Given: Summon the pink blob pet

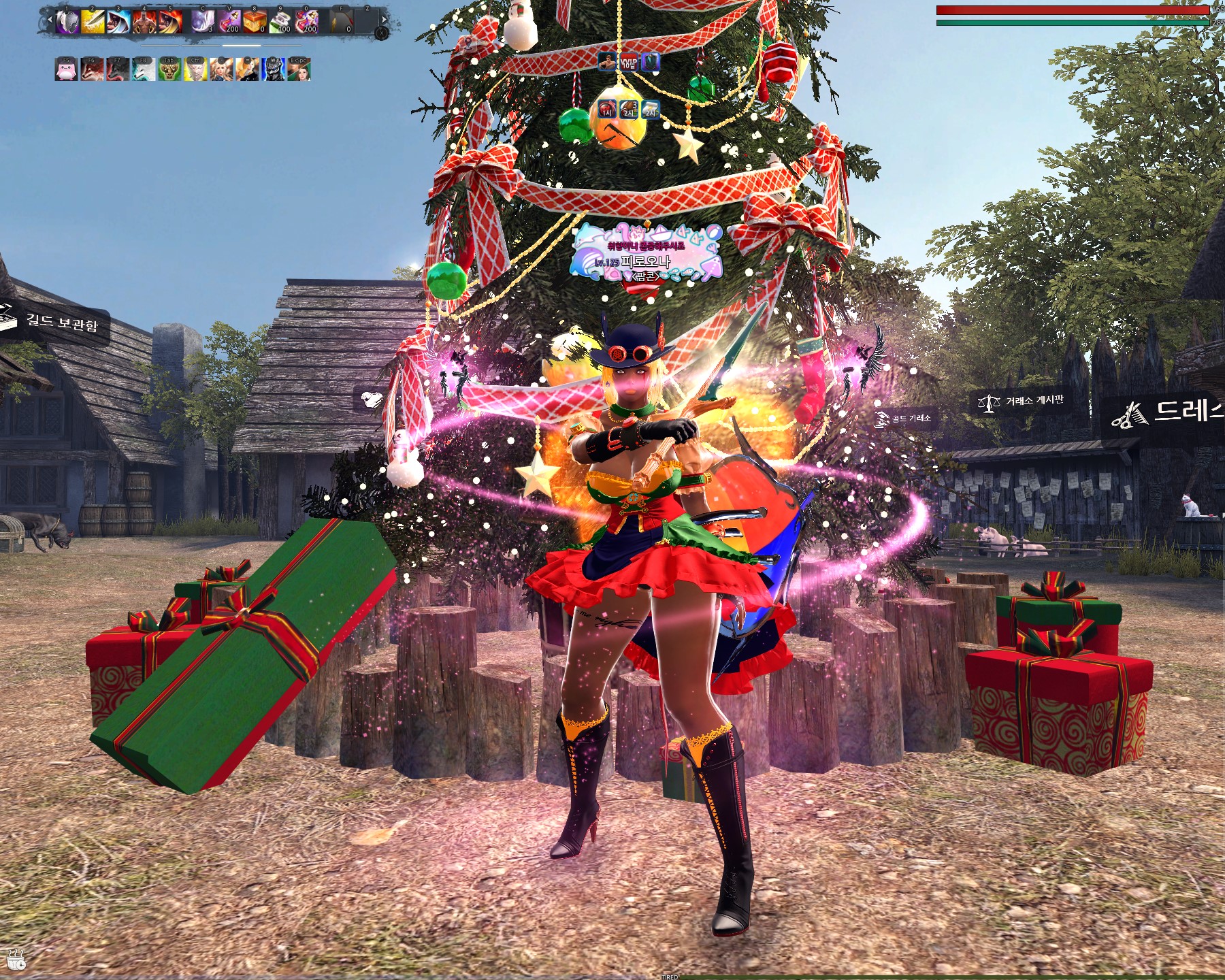Looking at the screenshot, I should coord(66,70).
